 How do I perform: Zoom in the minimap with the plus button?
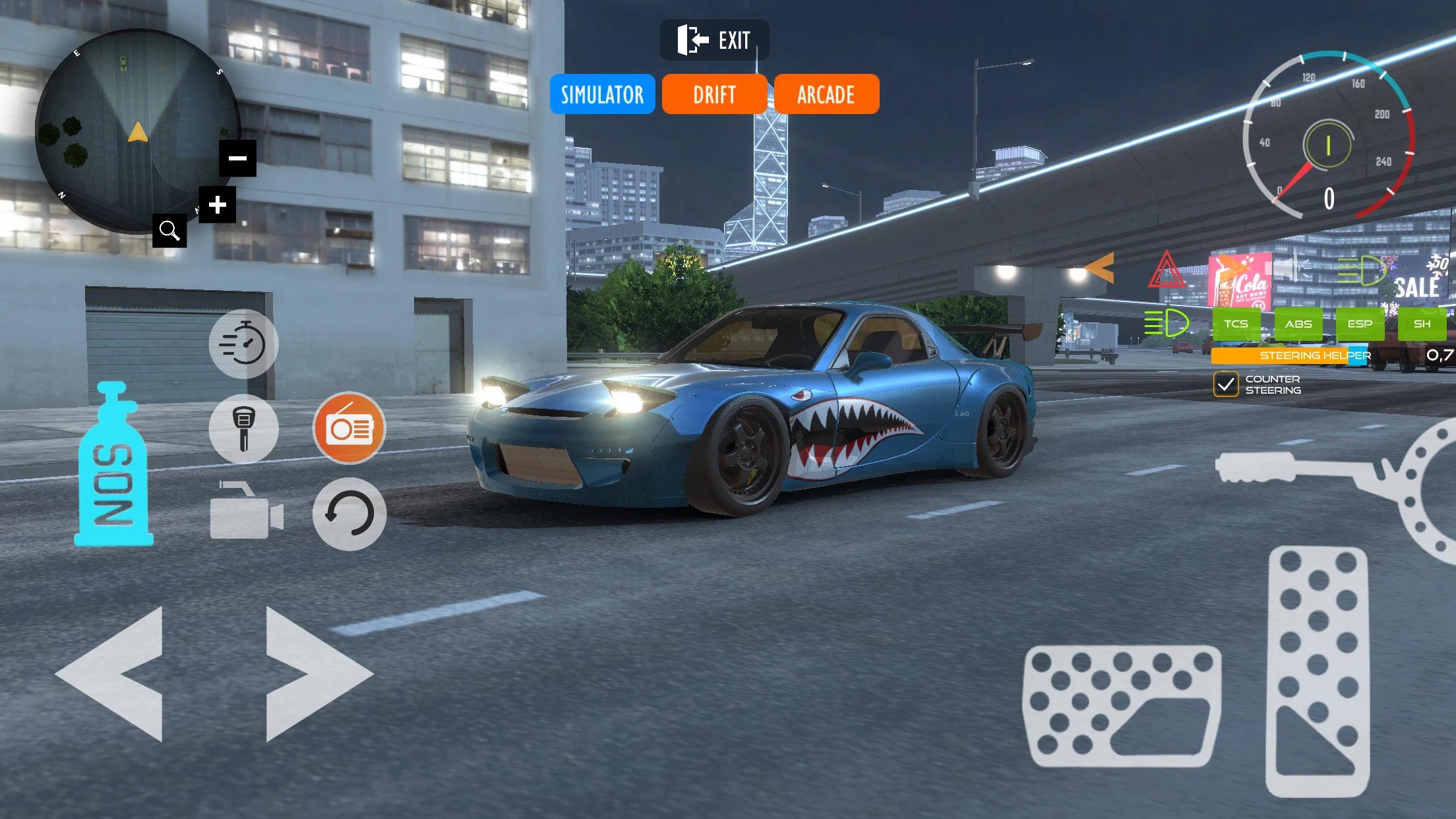click(x=216, y=205)
